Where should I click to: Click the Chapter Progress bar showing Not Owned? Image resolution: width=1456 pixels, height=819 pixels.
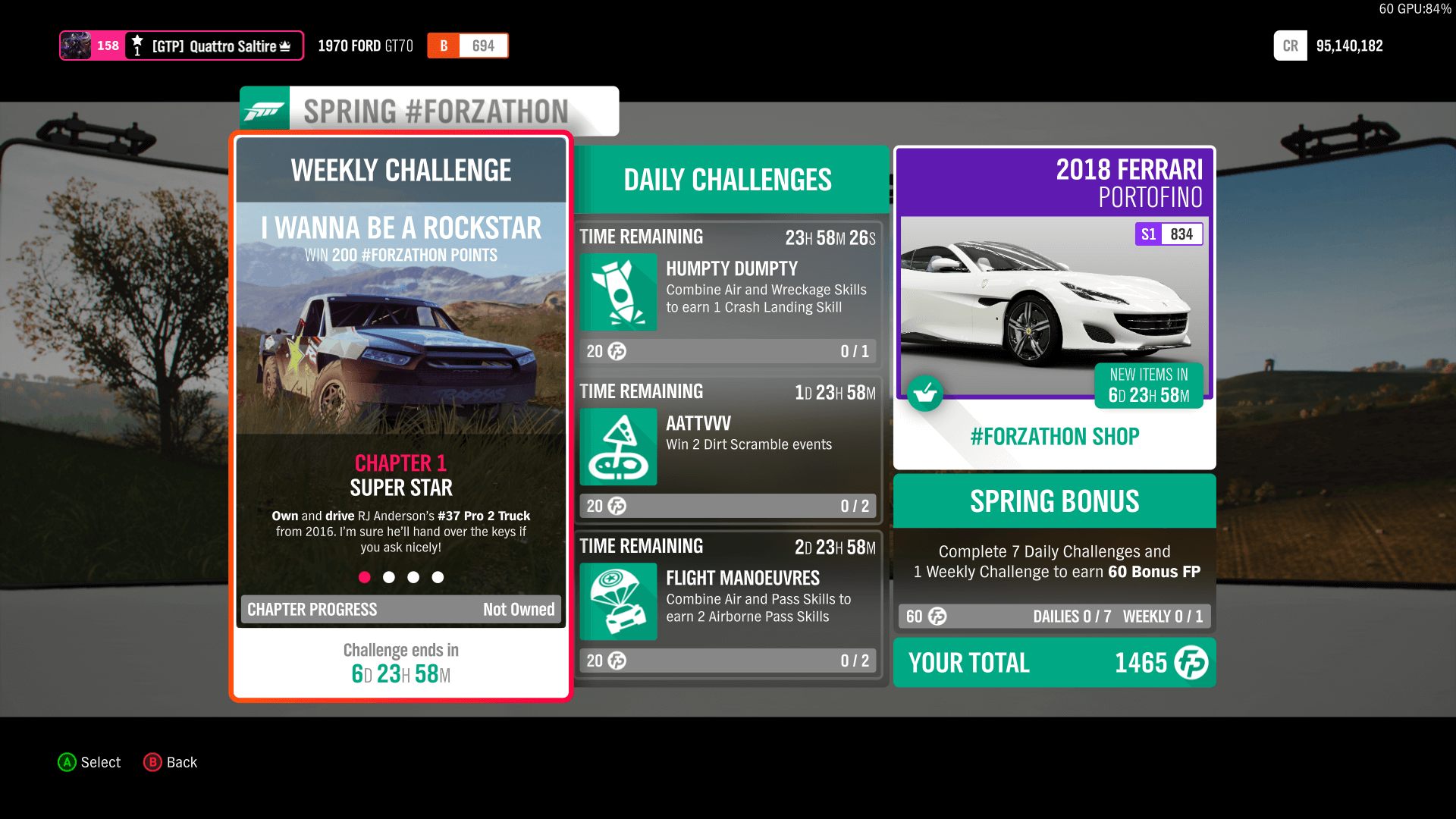point(400,609)
